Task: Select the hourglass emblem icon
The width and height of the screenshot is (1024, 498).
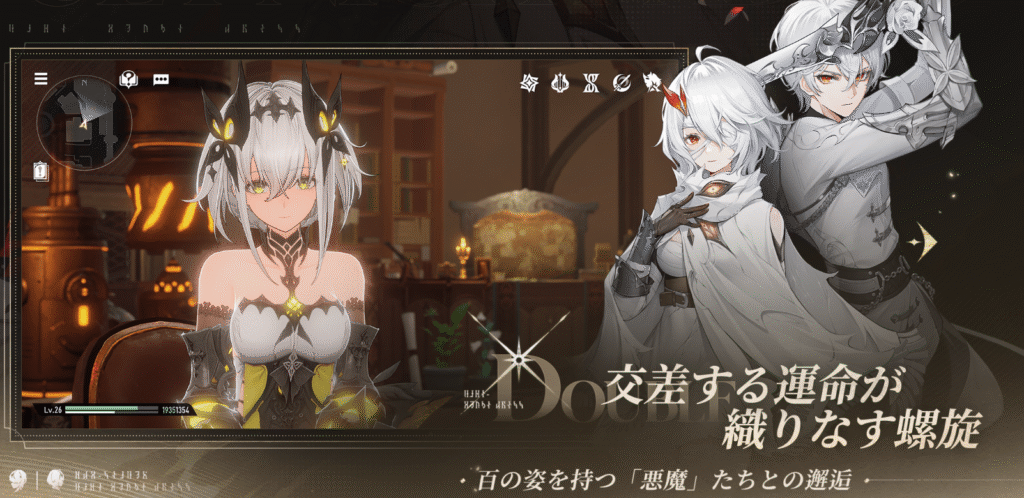Action: pyautogui.click(x=591, y=81)
